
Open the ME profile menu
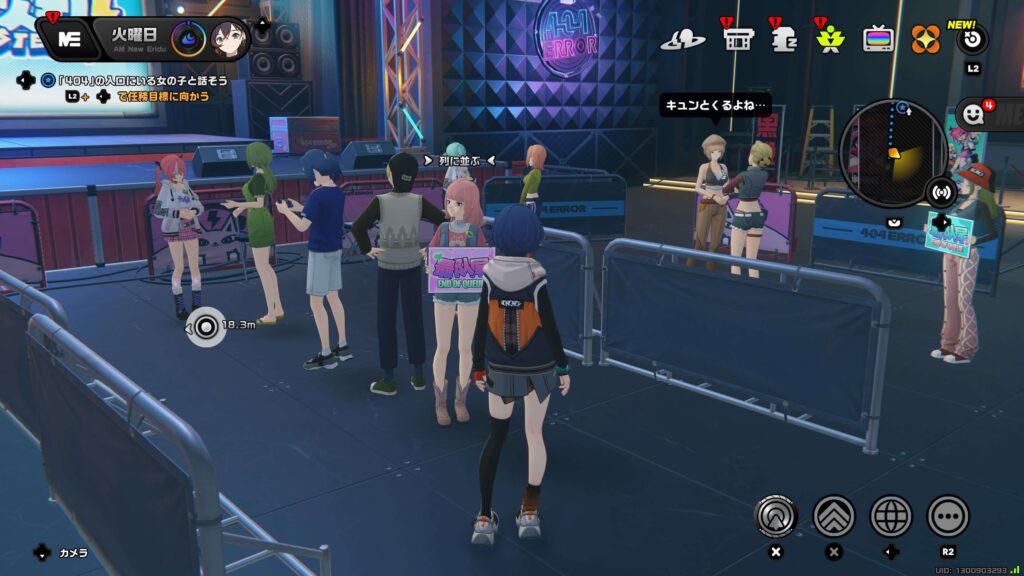point(70,39)
